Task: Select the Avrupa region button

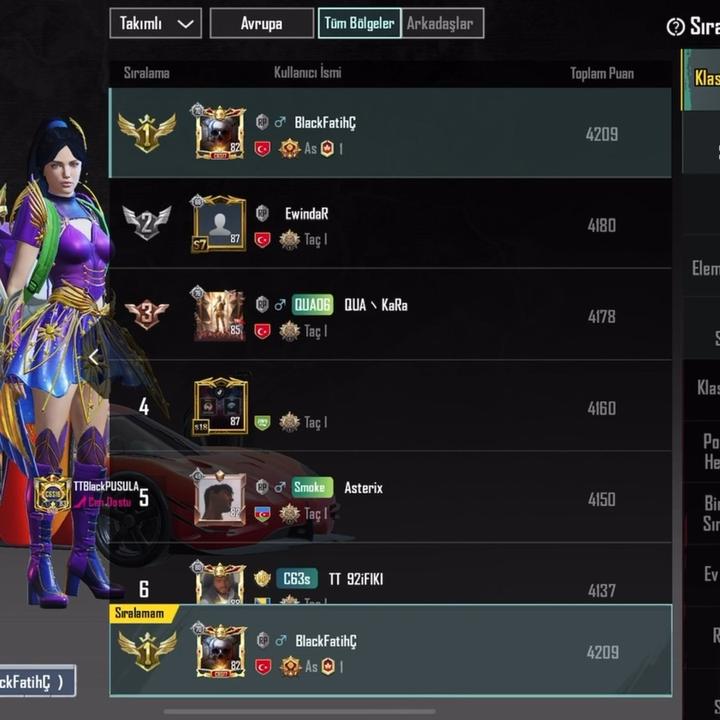Action: (261, 23)
